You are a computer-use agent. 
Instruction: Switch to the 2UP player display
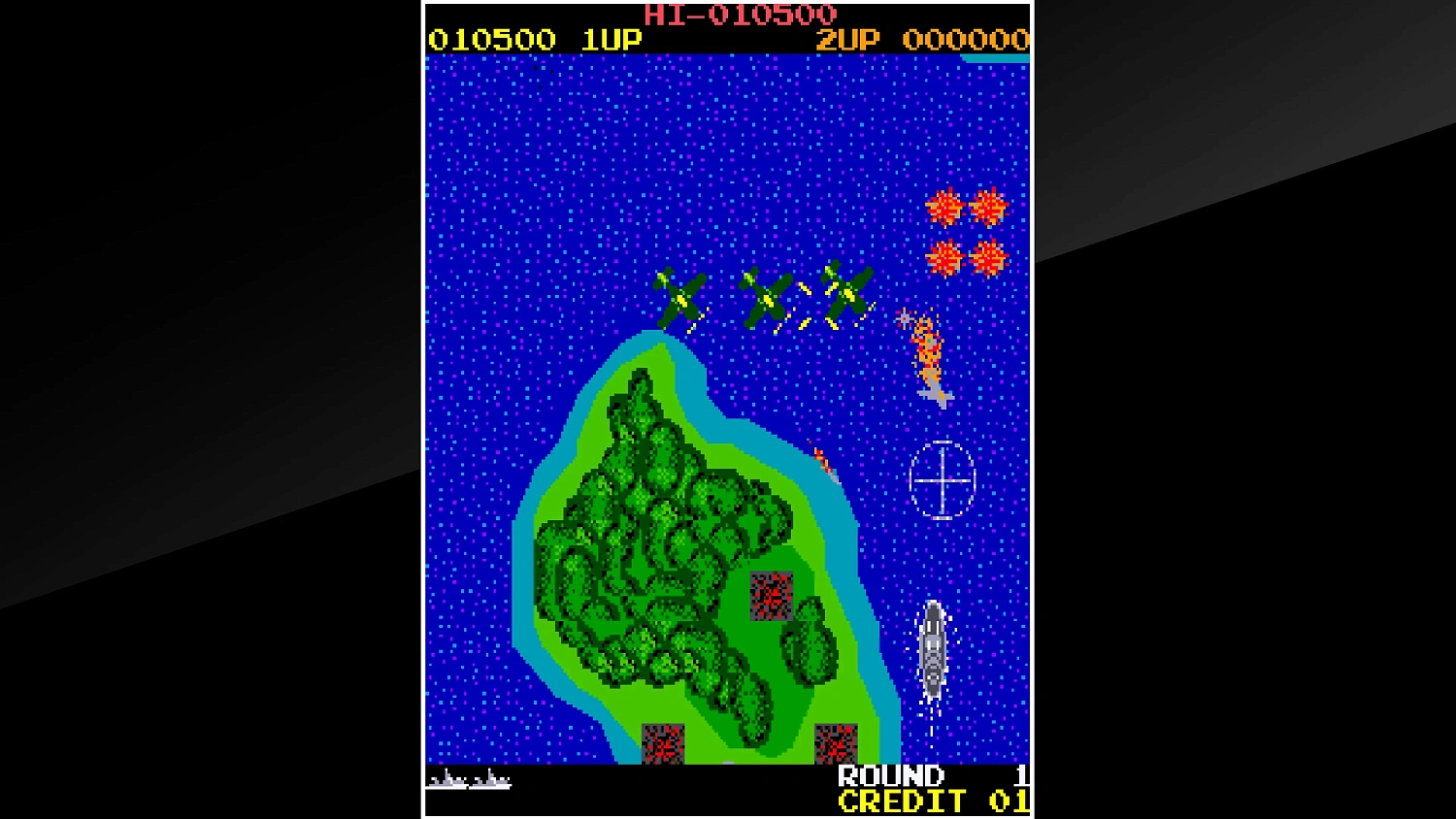(x=846, y=40)
